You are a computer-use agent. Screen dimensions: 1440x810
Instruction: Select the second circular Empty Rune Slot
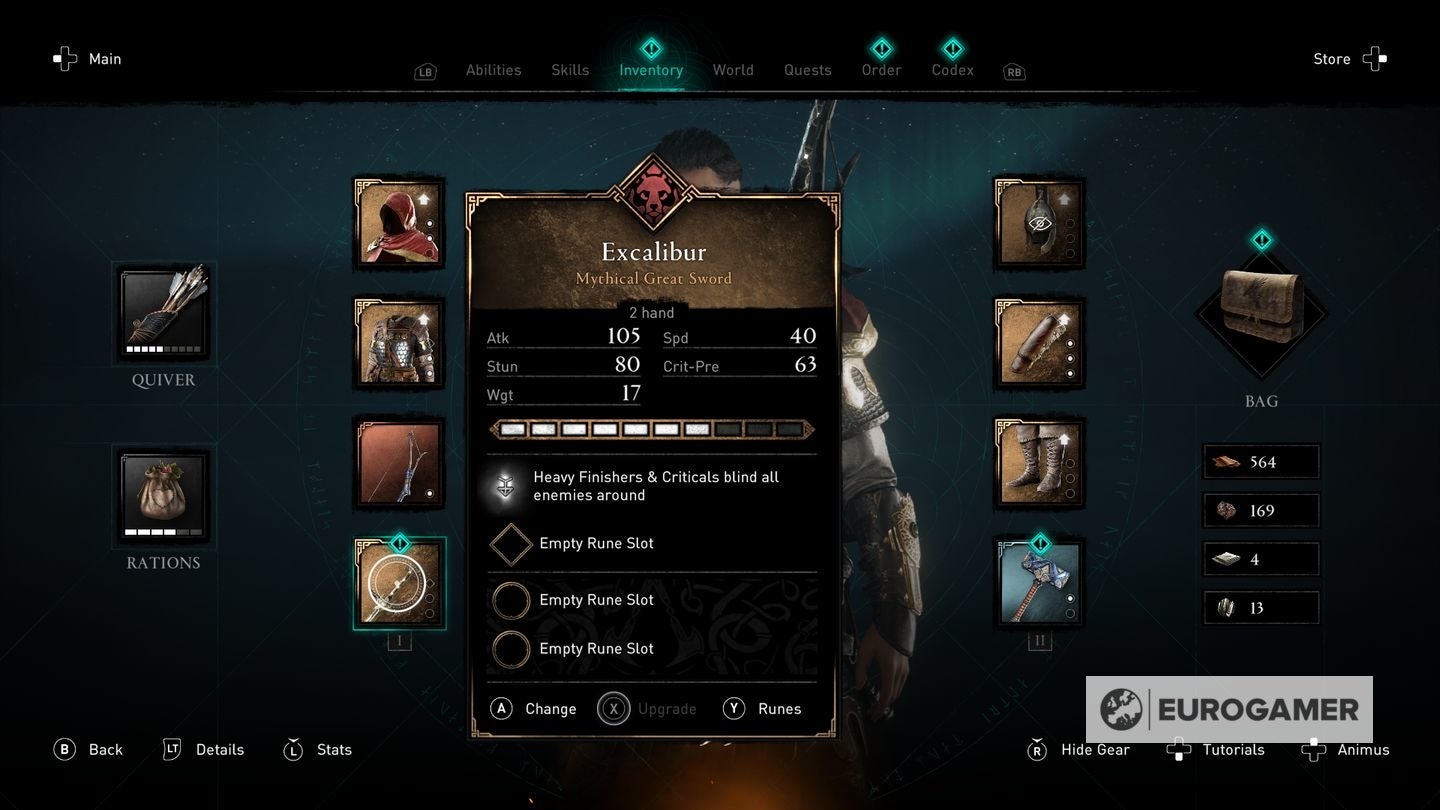click(x=511, y=649)
